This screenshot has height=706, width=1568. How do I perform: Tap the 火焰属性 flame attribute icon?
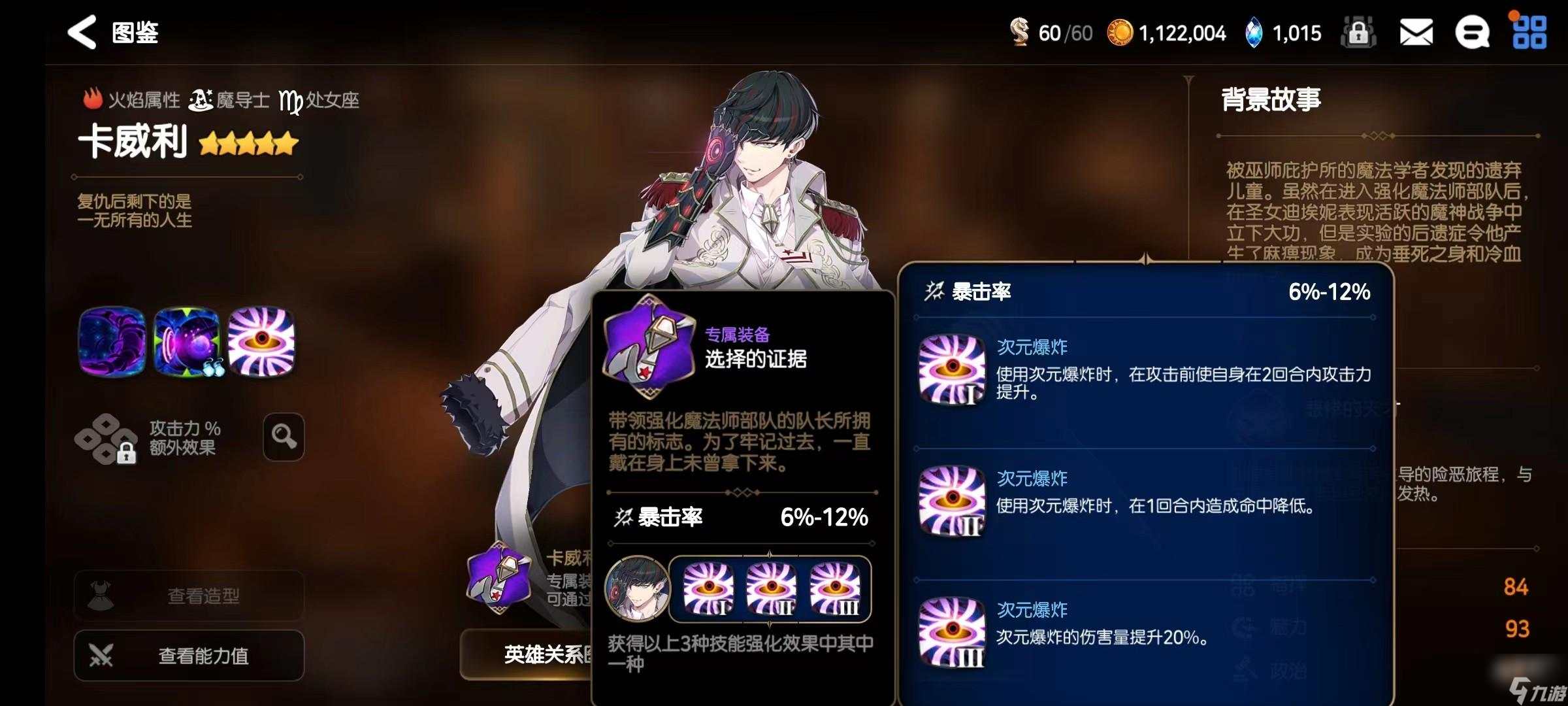click(93, 98)
